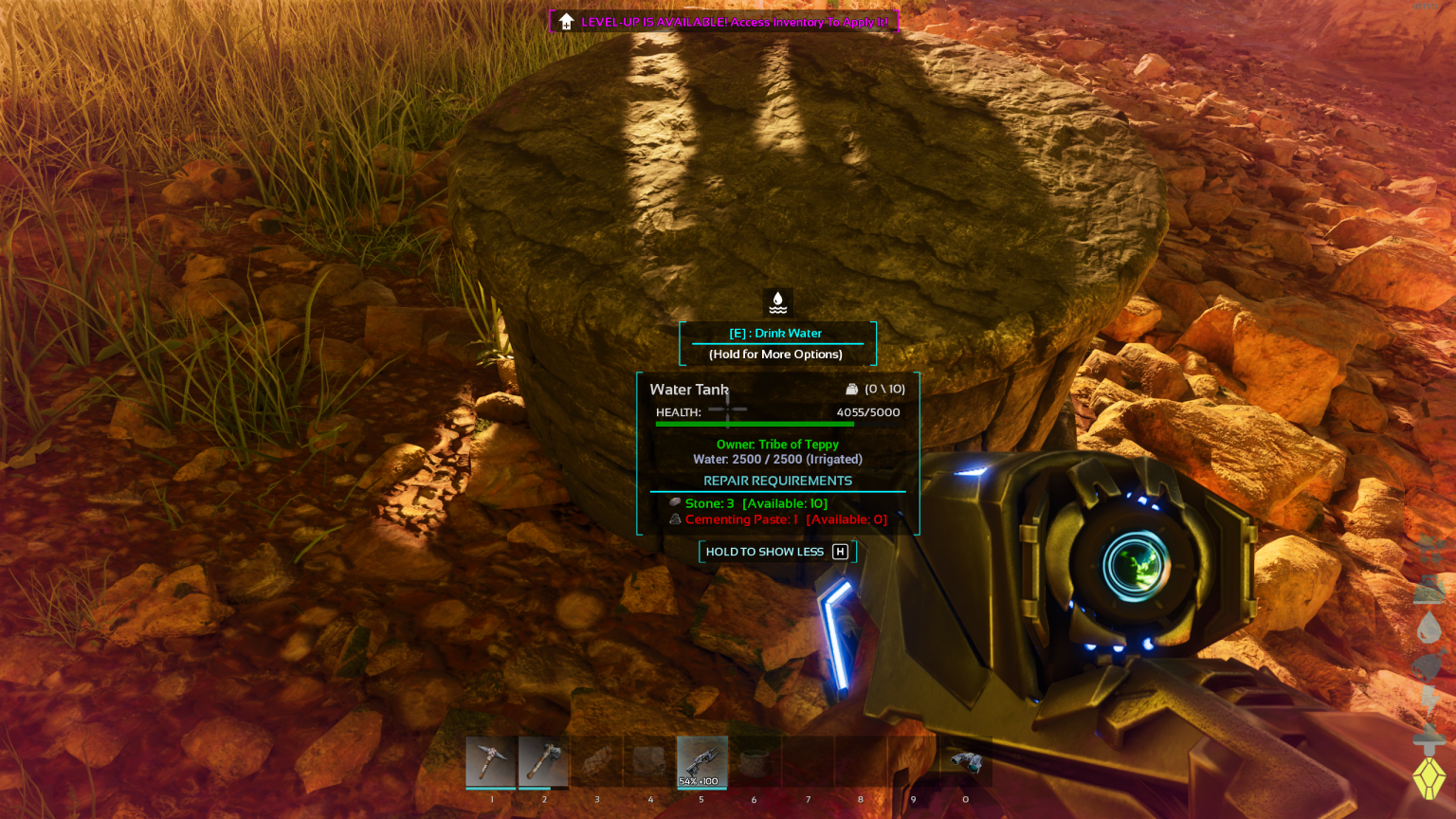Click the Drink Water action prompt
This screenshot has width=1456, height=819.
click(775, 333)
